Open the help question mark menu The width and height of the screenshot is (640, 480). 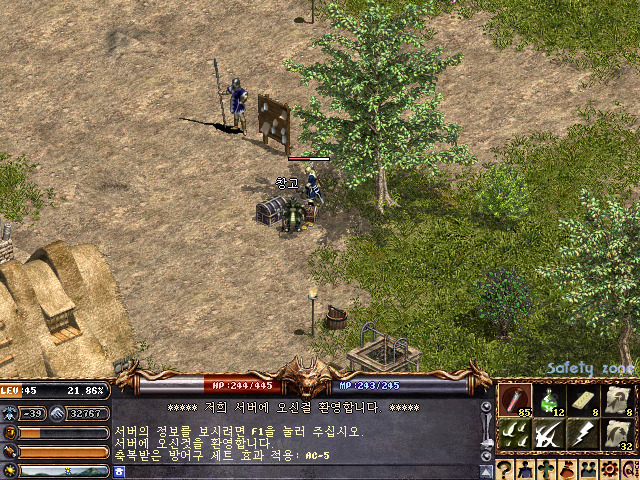(505, 469)
